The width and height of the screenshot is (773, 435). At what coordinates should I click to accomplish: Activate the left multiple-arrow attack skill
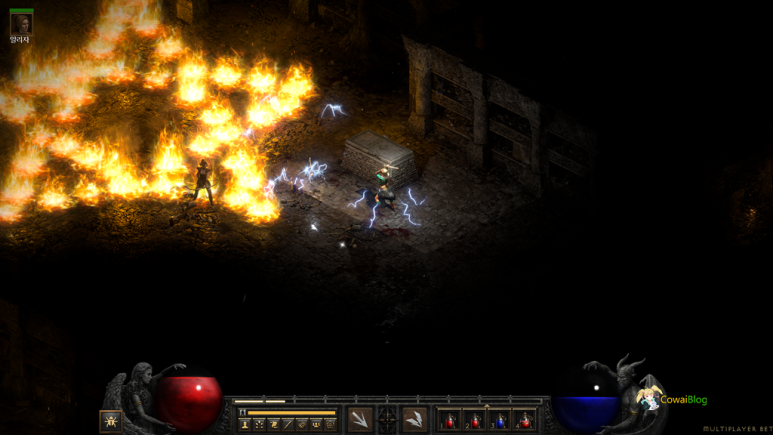pyautogui.click(x=360, y=419)
